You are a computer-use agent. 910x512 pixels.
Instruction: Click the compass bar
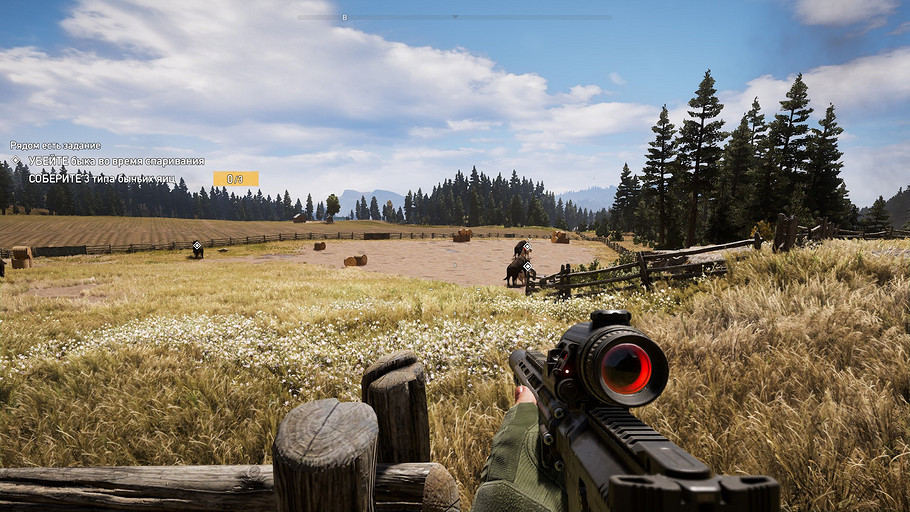coord(454,17)
